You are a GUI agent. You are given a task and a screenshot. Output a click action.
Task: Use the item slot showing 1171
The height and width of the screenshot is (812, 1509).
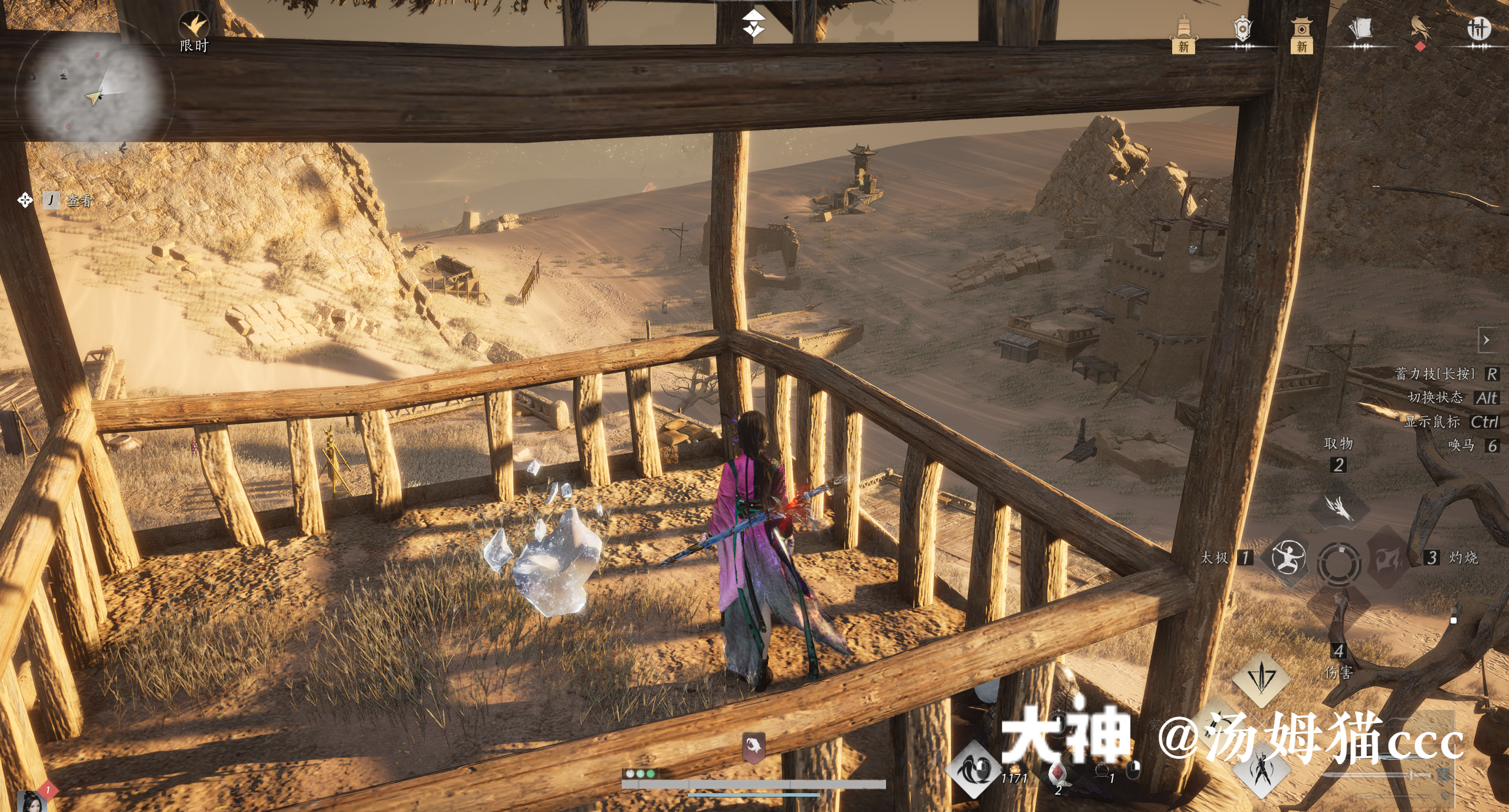[976, 769]
